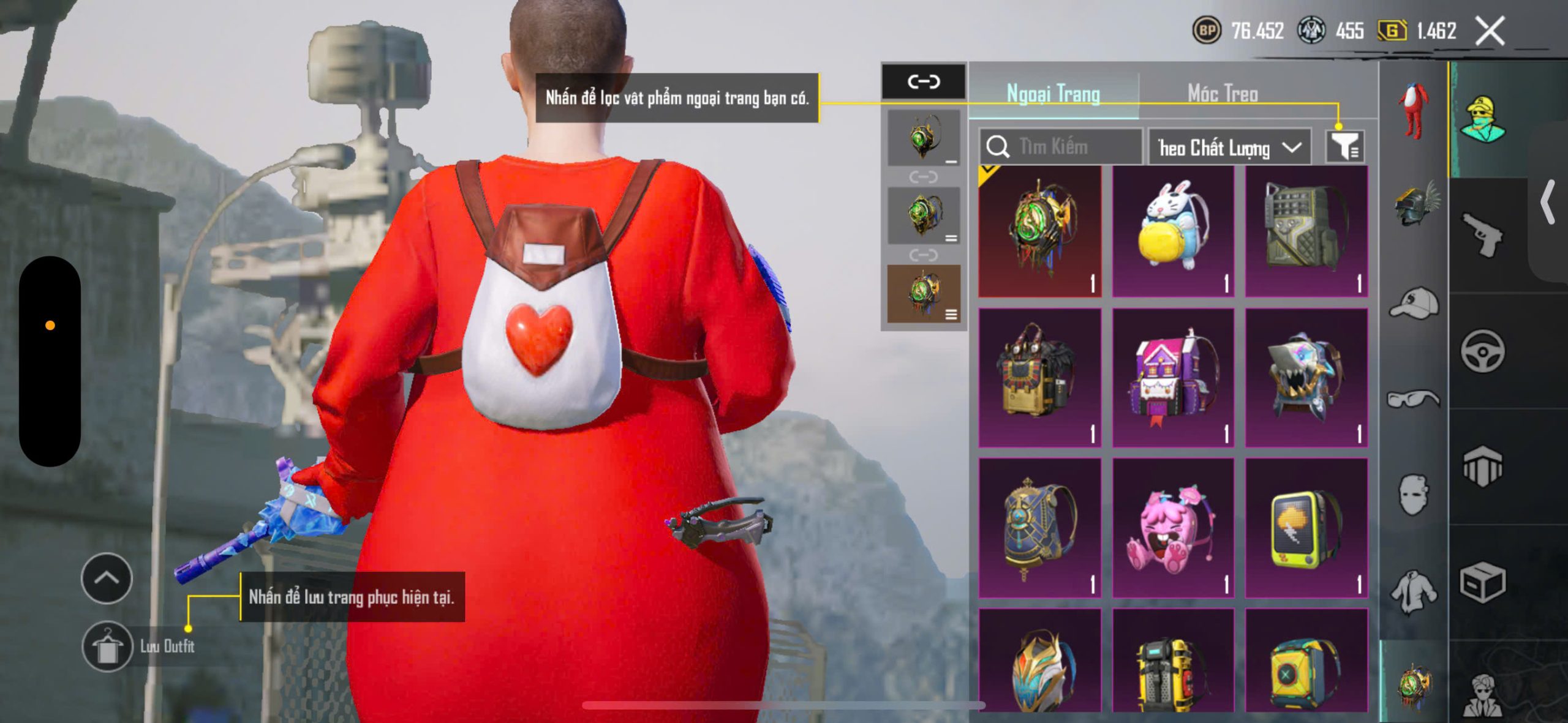Expand the up-arrow circle button

point(107,578)
